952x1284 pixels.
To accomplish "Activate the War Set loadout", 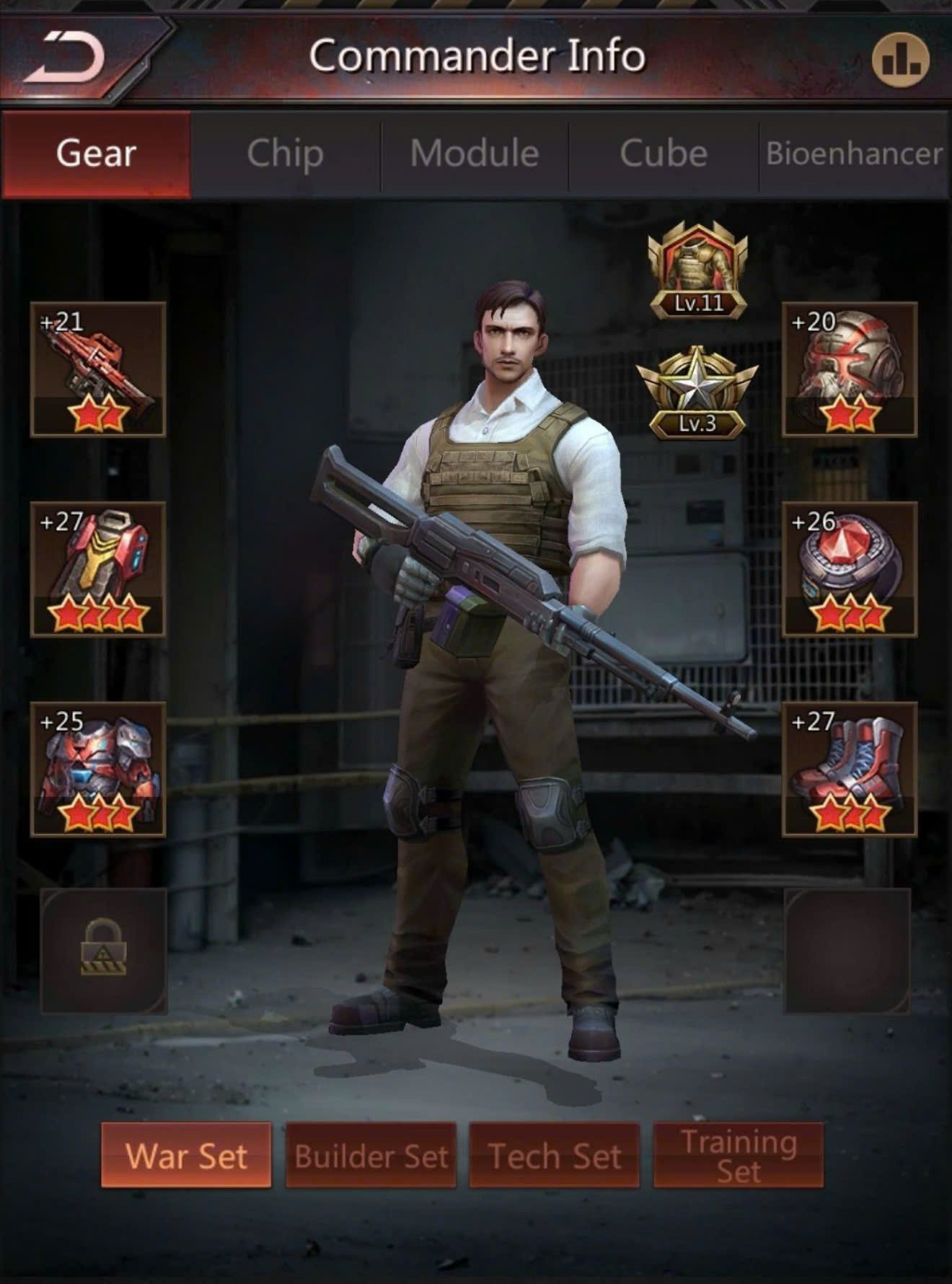I will tap(186, 1155).
